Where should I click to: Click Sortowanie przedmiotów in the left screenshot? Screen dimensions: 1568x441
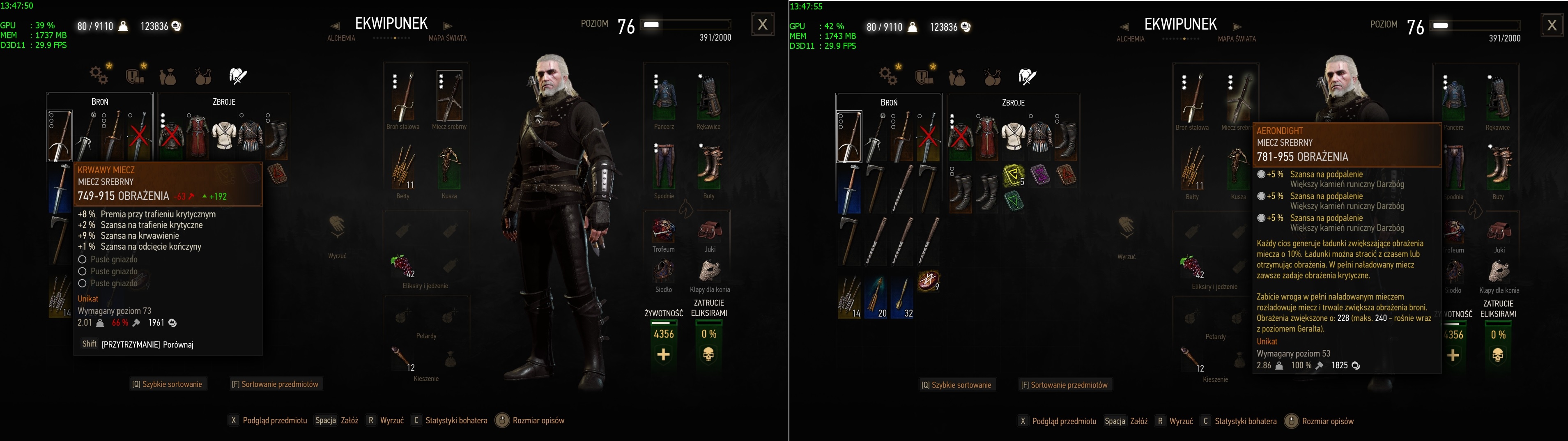pyautogui.click(x=275, y=384)
